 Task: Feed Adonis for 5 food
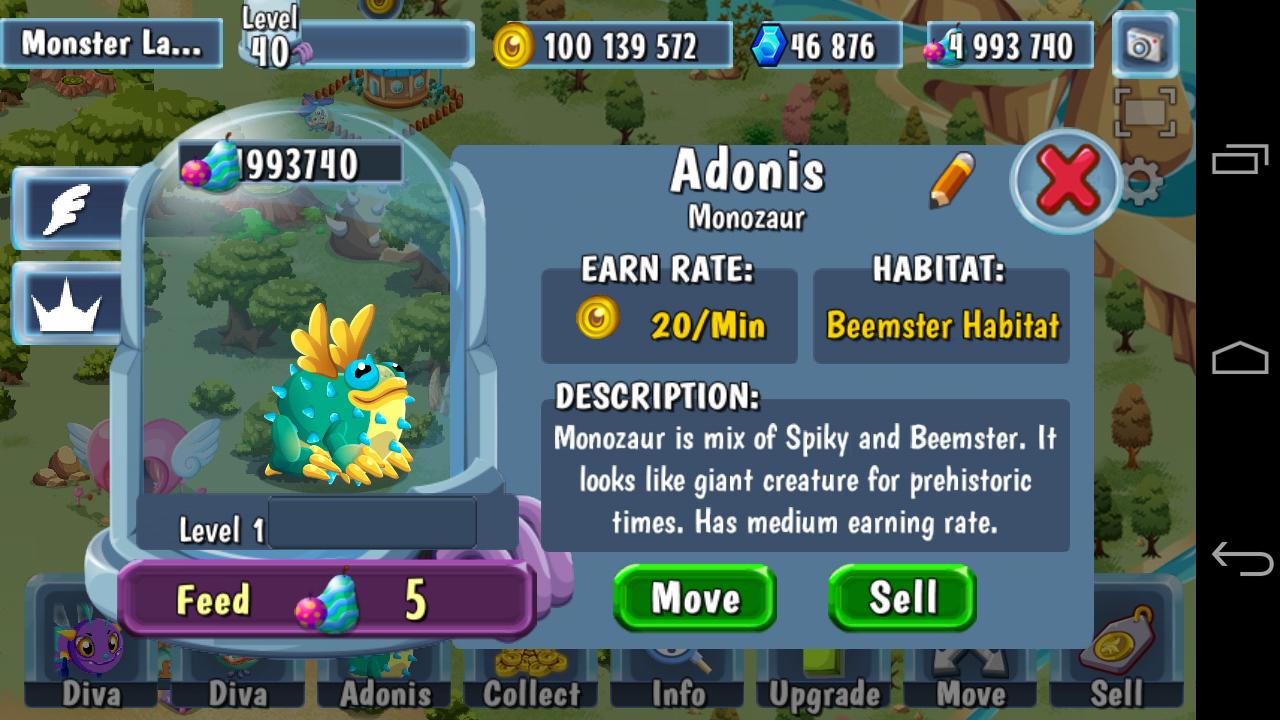(325, 600)
